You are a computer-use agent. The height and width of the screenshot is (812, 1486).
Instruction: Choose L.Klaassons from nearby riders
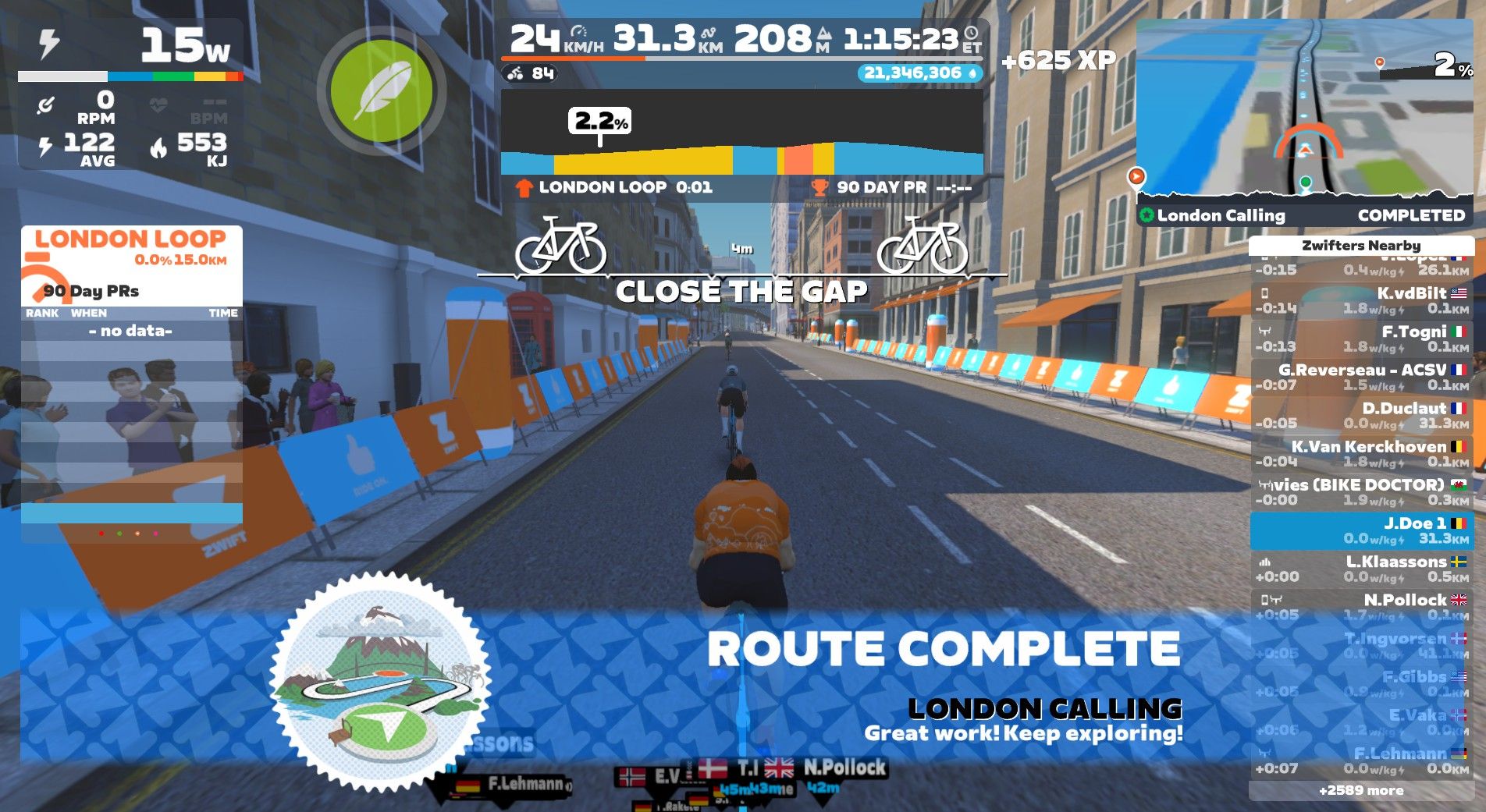(1361, 569)
